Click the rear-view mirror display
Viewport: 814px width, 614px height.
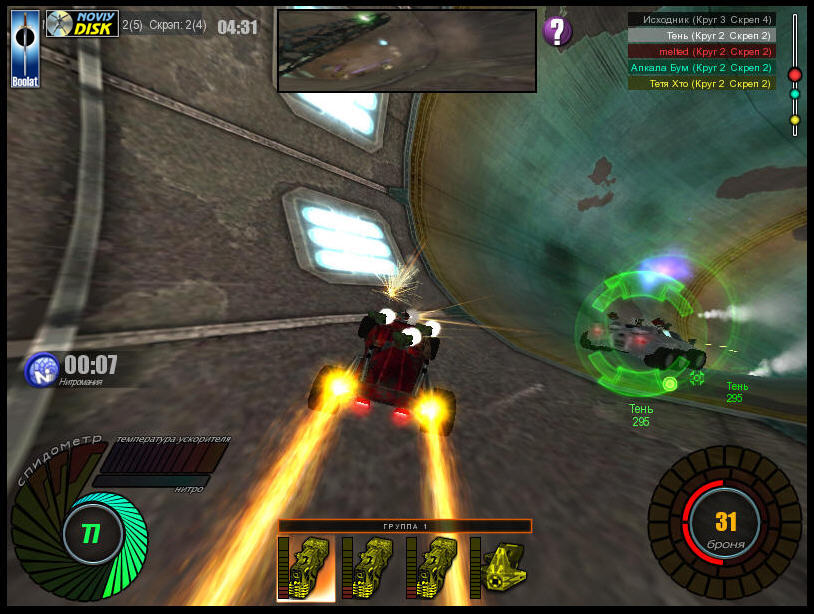(x=406, y=51)
